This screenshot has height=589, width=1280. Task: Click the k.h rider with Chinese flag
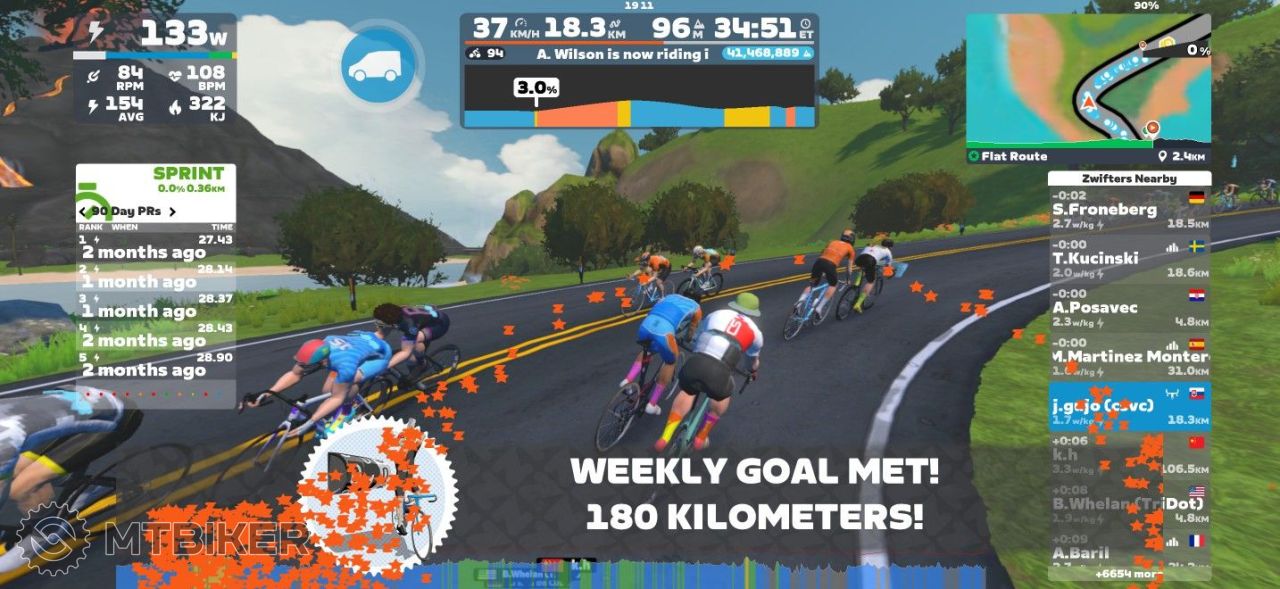[1128, 455]
